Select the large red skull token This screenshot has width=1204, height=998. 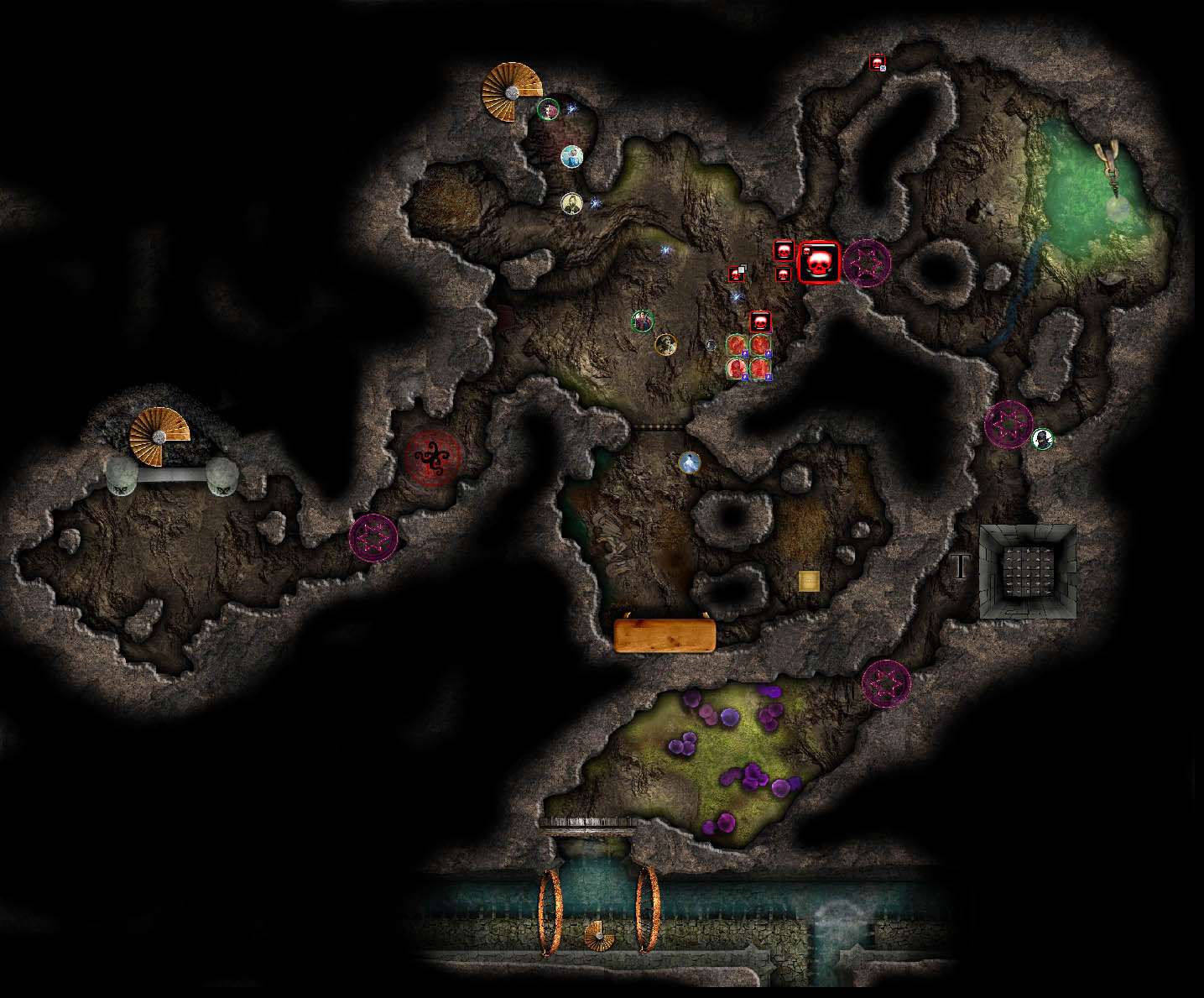[x=819, y=263]
